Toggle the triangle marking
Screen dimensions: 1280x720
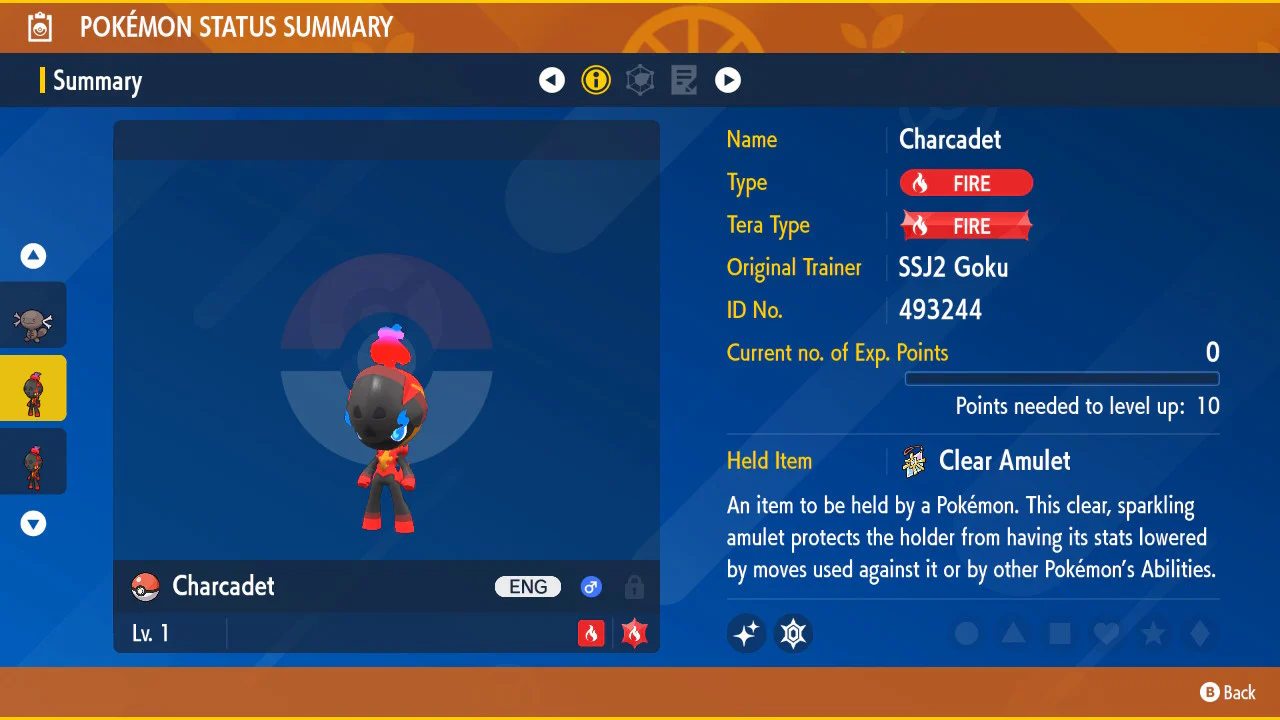tap(1013, 633)
